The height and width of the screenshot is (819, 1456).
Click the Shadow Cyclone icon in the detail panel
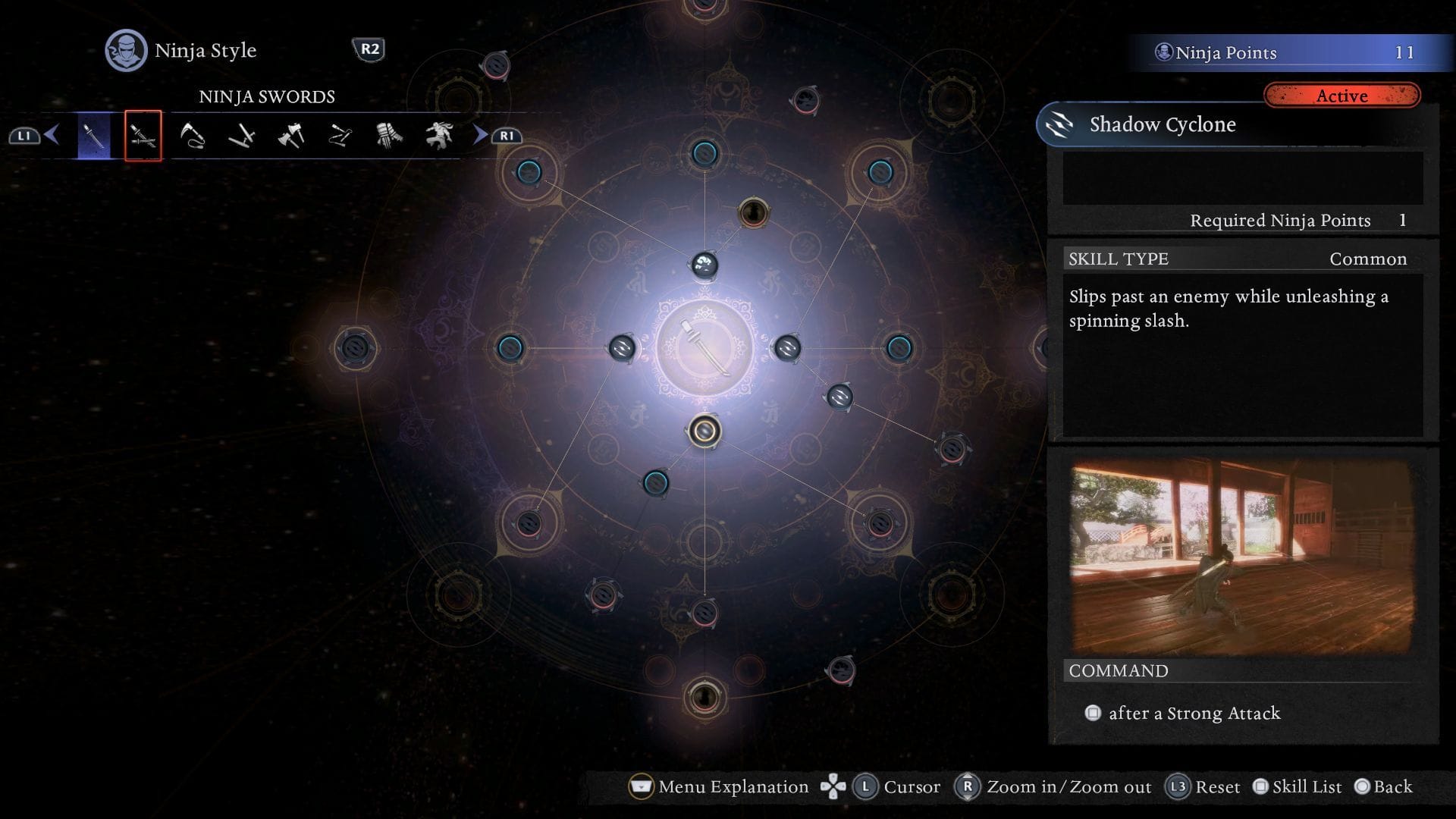[x=1059, y=124]
